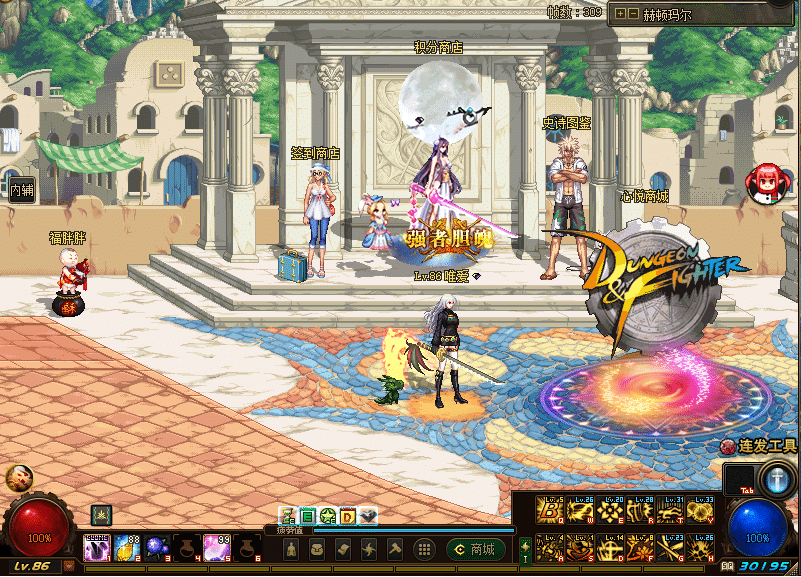Open the grid menu button
The height and width of the screenshot is (577, 801).
pyautogui.click(x=424, y=549)
